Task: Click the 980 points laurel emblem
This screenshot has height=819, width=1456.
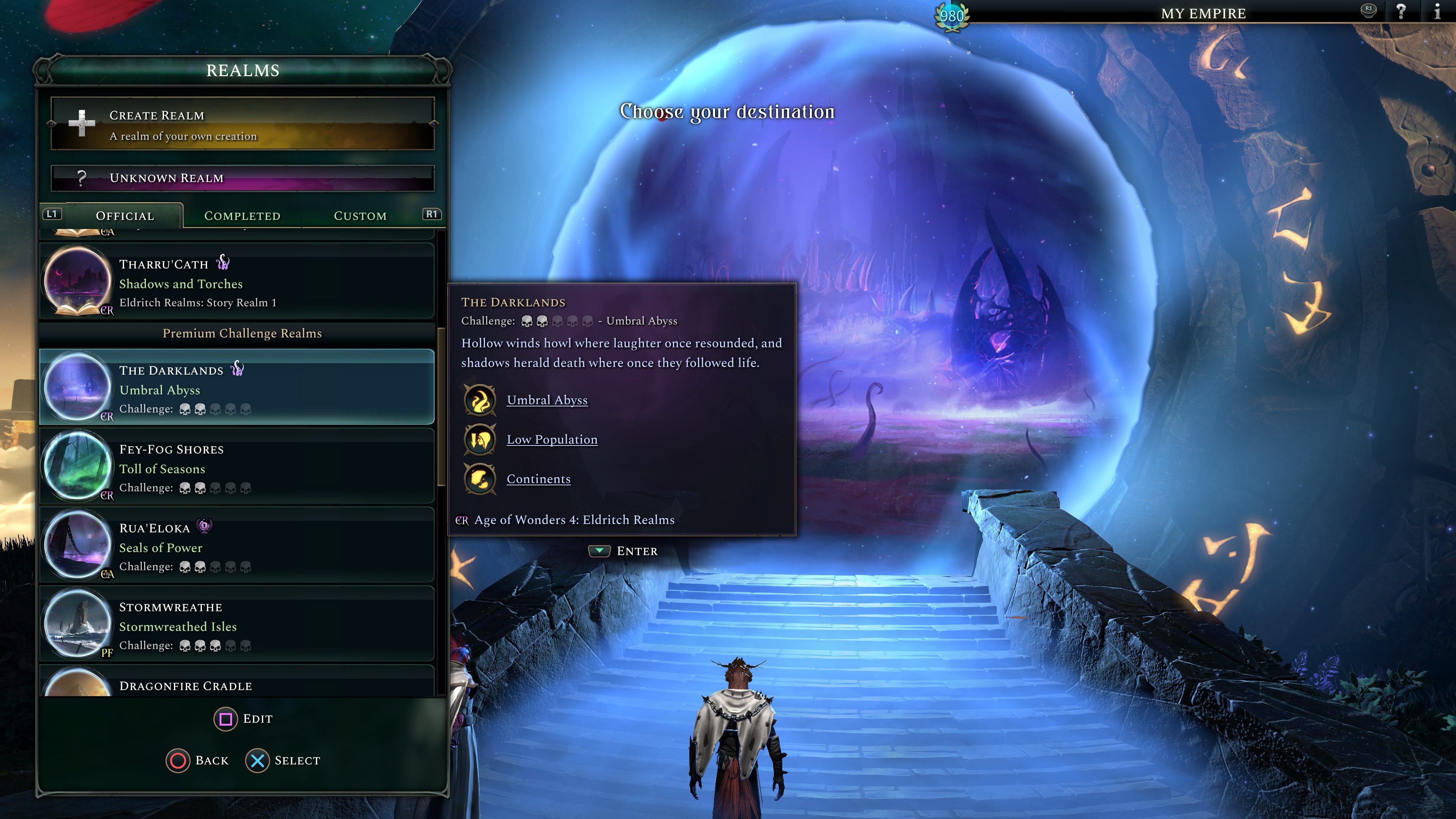Action: pos(953,16)
